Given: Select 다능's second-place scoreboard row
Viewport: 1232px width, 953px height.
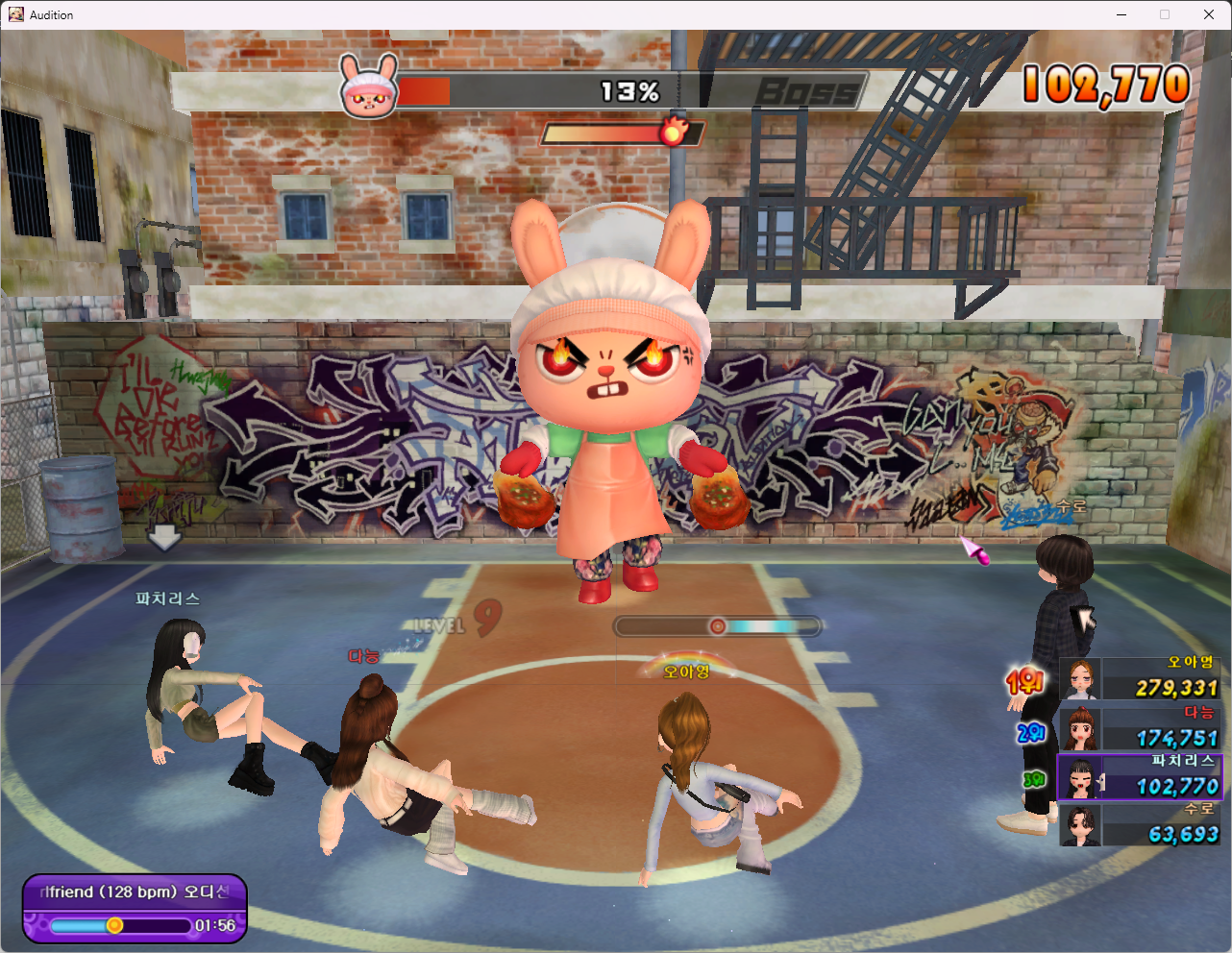Looking at the screenshot, I should click(1140, 729).
